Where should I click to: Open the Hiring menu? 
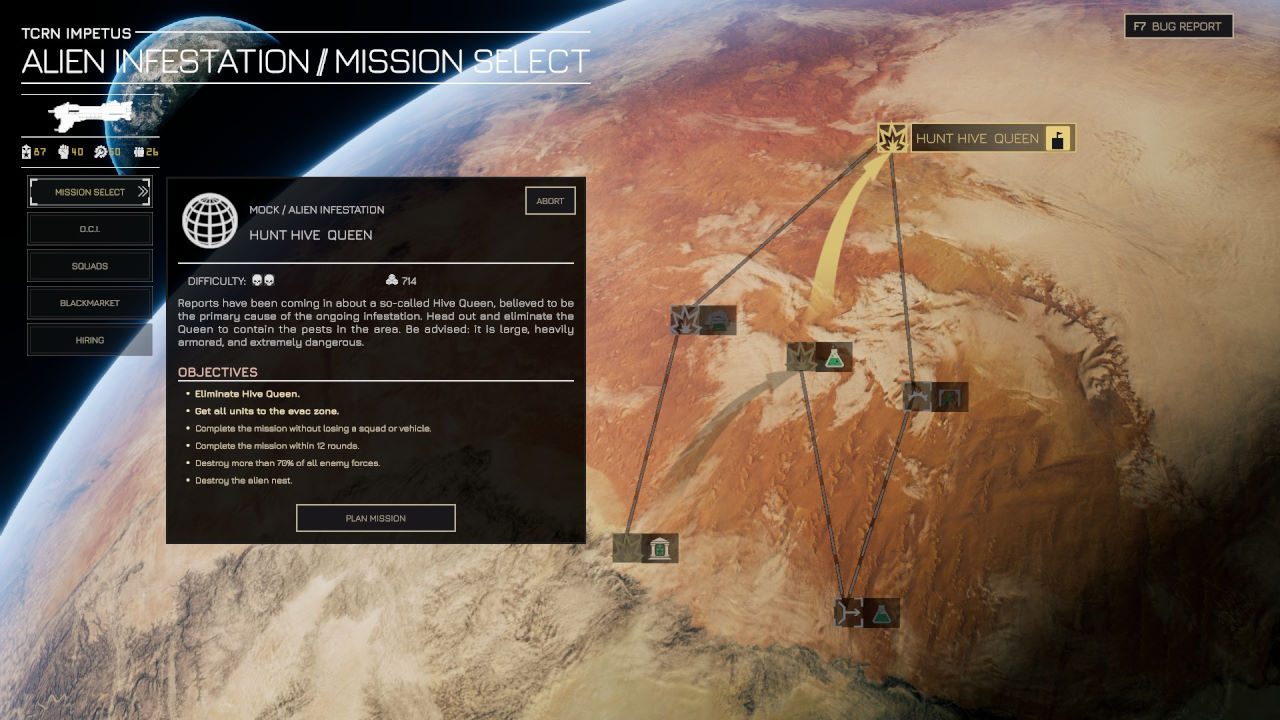click(90, 340)
